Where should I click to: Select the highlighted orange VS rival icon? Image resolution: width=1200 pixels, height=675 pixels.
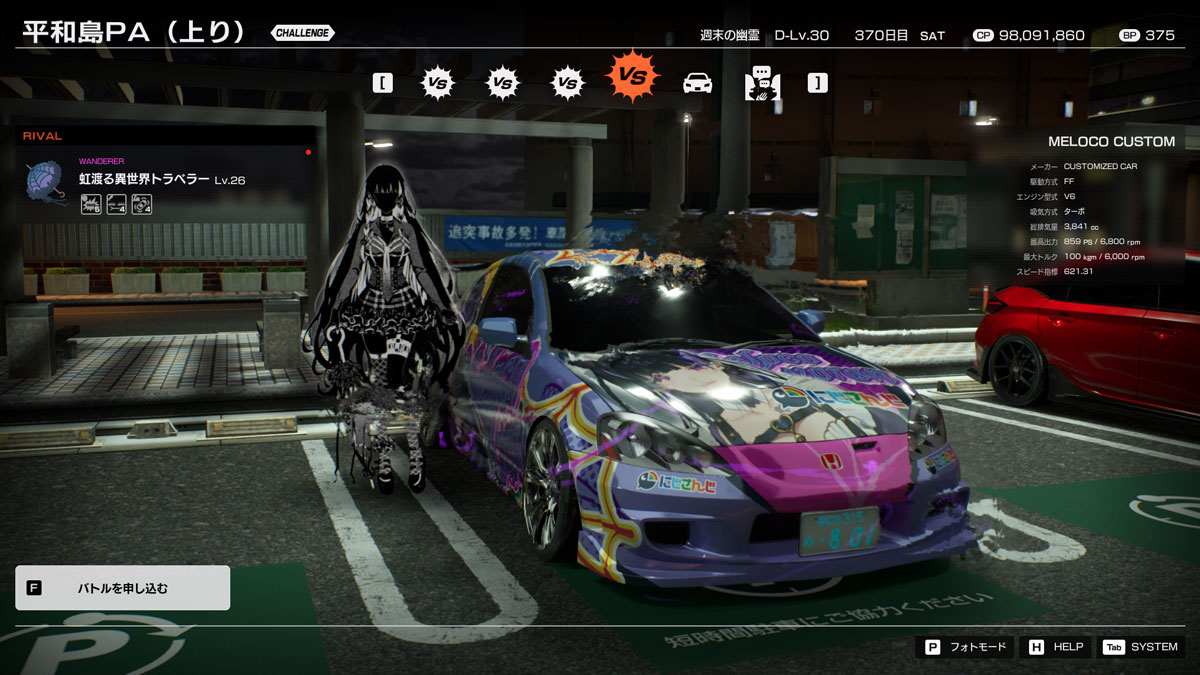point(632,76)
